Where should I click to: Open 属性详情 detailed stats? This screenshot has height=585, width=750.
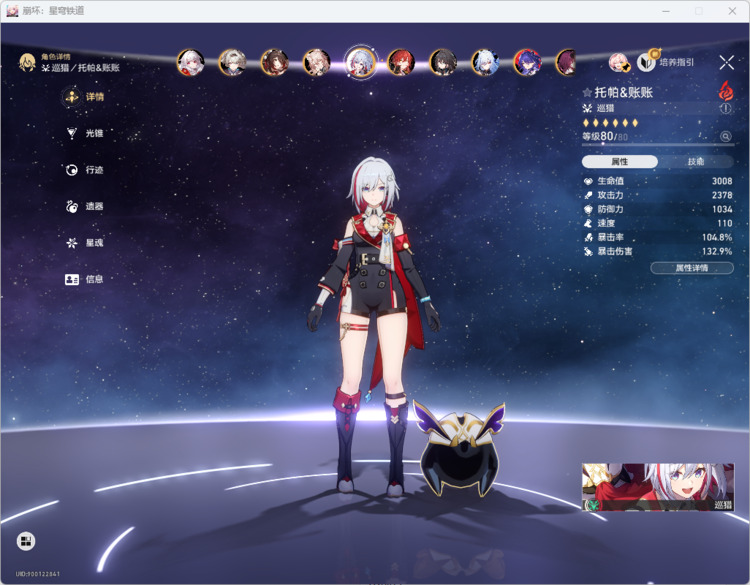click(691, 268)
